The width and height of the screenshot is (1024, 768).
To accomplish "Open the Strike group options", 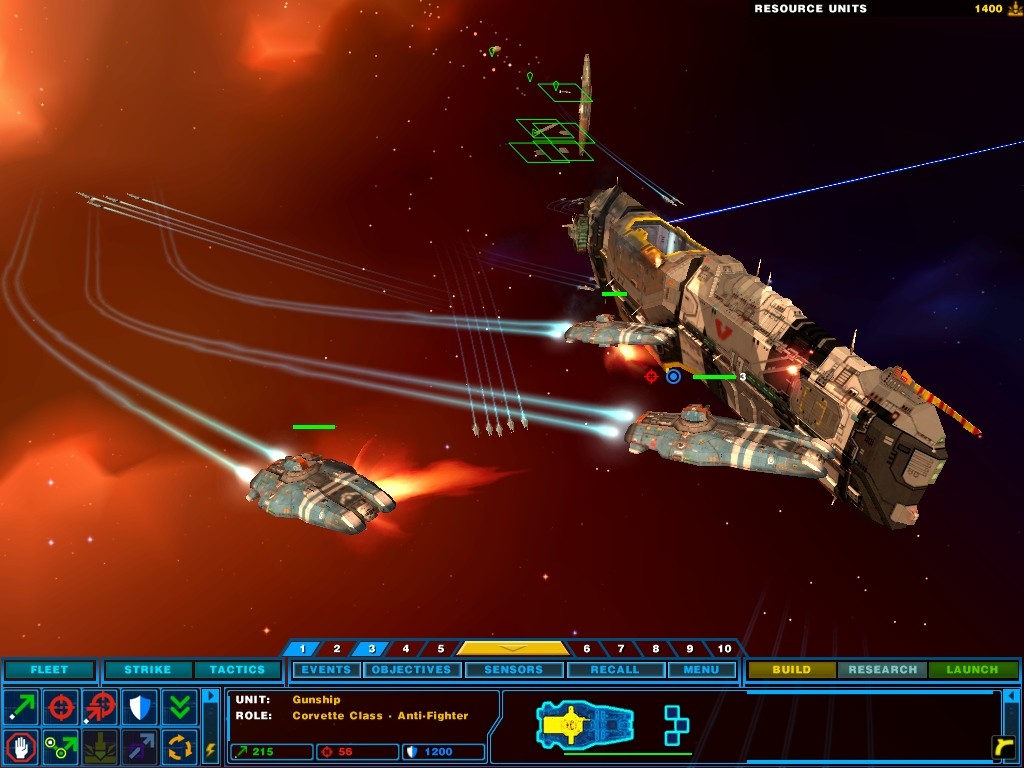I will (x=147, y=670).
